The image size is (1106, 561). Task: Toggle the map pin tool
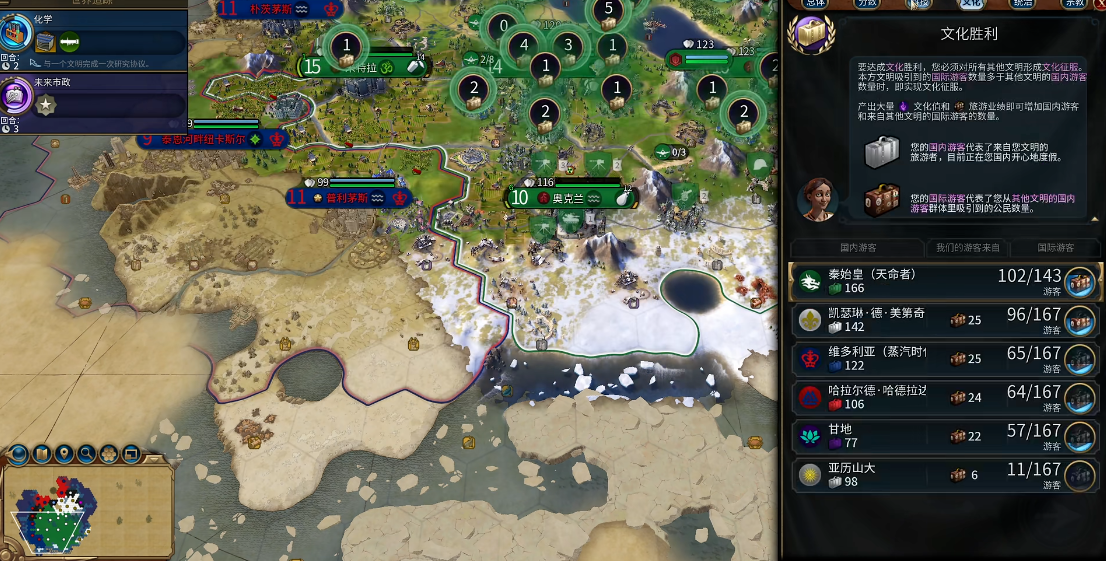[x=64, y=455]
